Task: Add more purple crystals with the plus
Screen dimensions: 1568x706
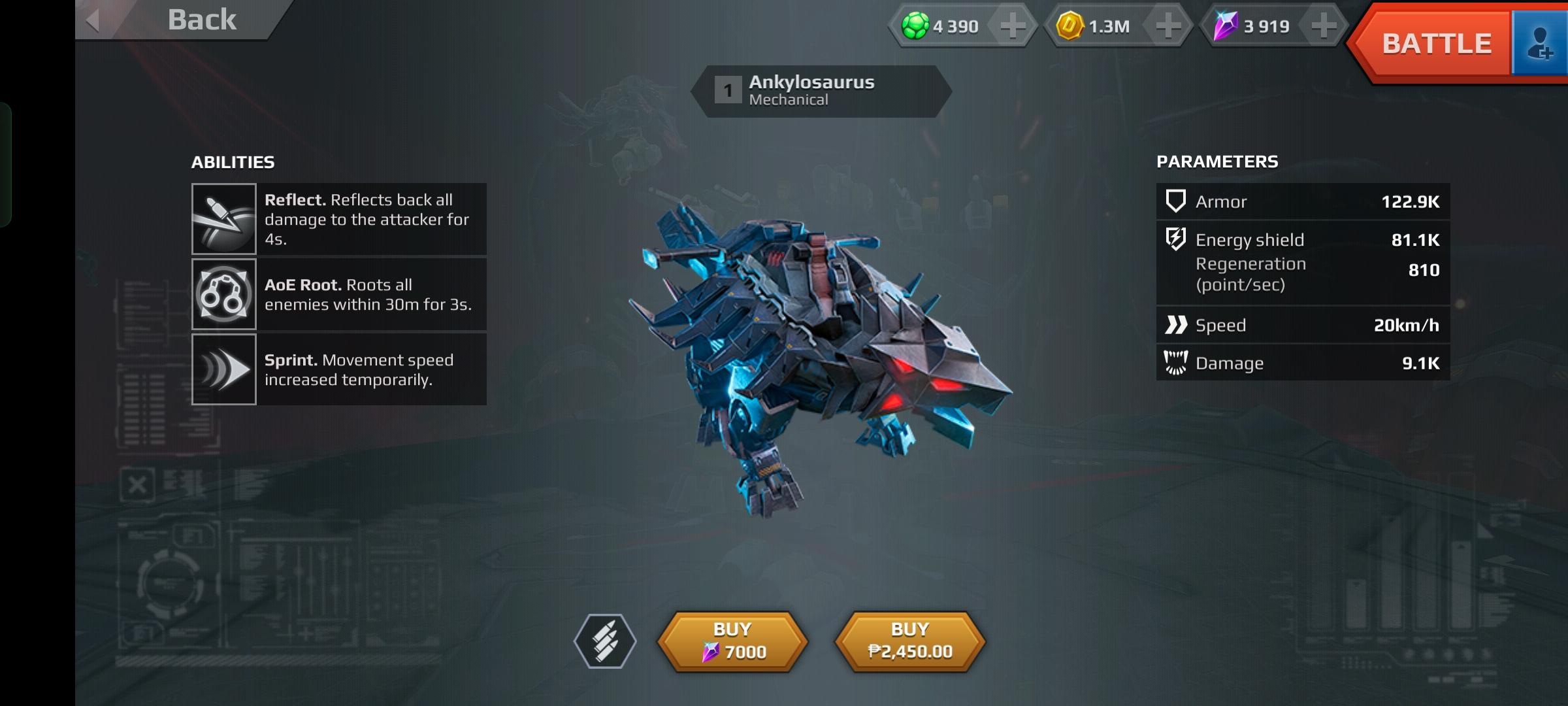Action: point(1324,26)
